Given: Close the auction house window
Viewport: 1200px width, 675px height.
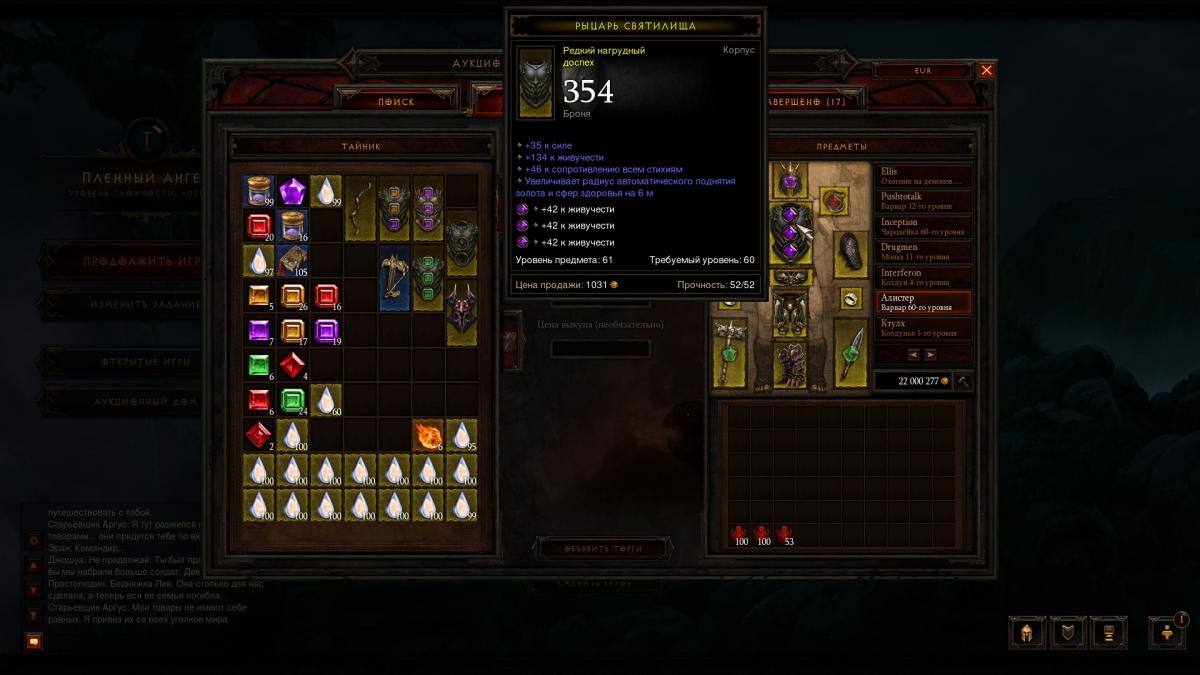Looking at the screenshot, I should (x=986, y=70).
